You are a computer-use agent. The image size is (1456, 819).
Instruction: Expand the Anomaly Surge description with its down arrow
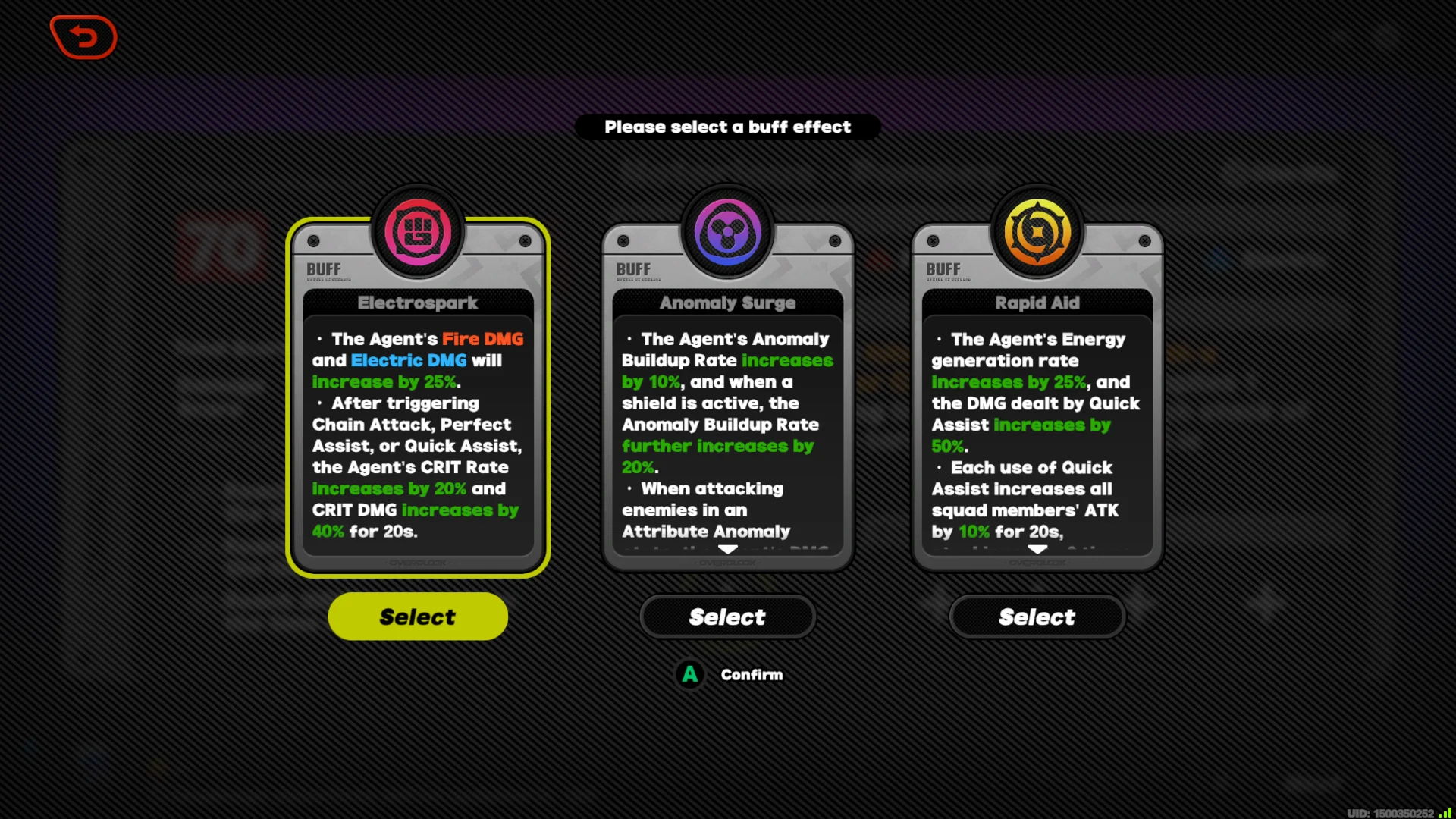click(x=728, y=551)
